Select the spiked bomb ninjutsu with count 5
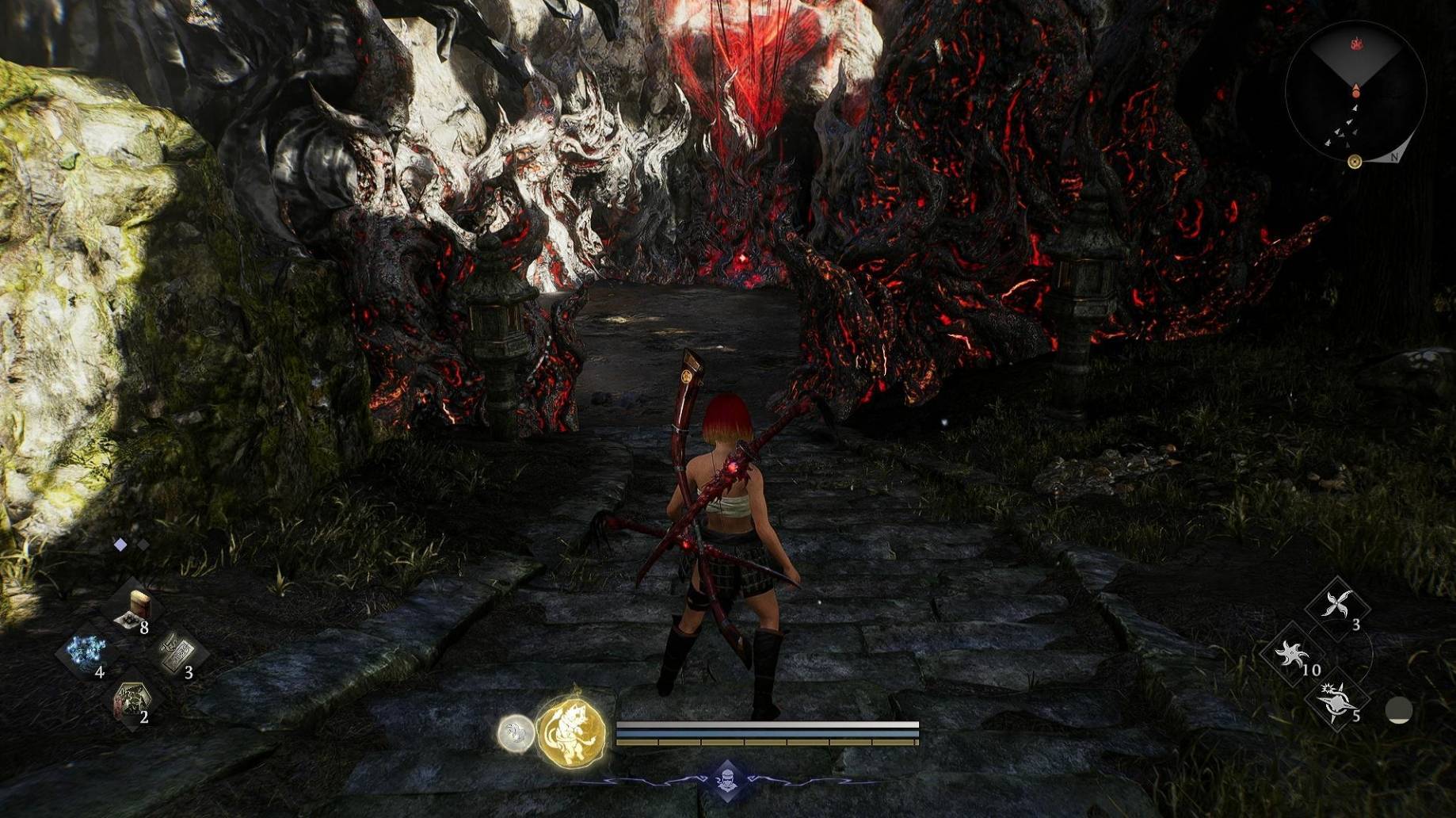1456x818 pixels. click(x=1338, y=701)
